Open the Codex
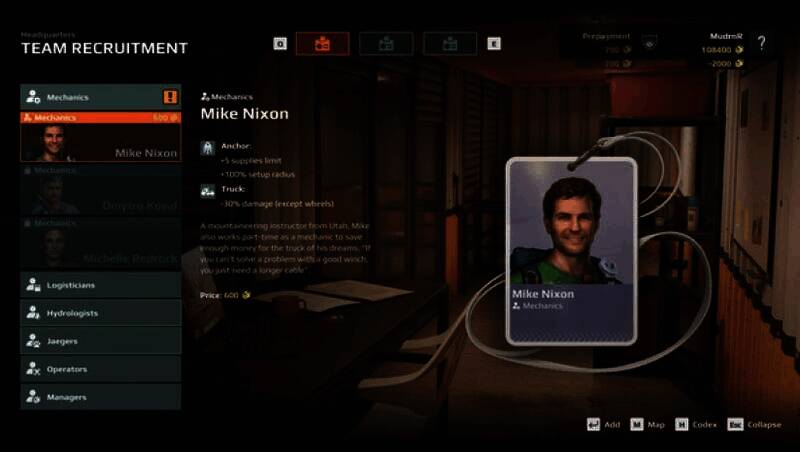The image size is (800, 452). click(695, 425)
